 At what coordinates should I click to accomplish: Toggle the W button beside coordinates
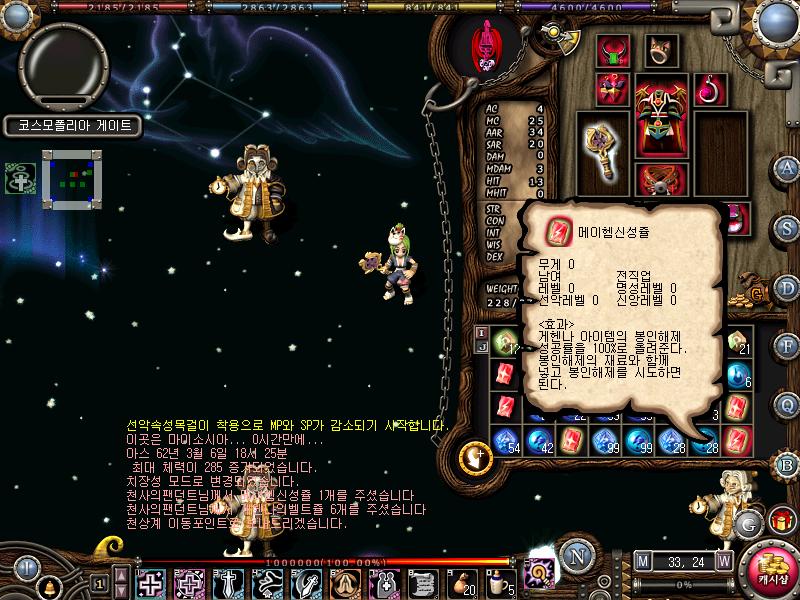tap(723, 561)
